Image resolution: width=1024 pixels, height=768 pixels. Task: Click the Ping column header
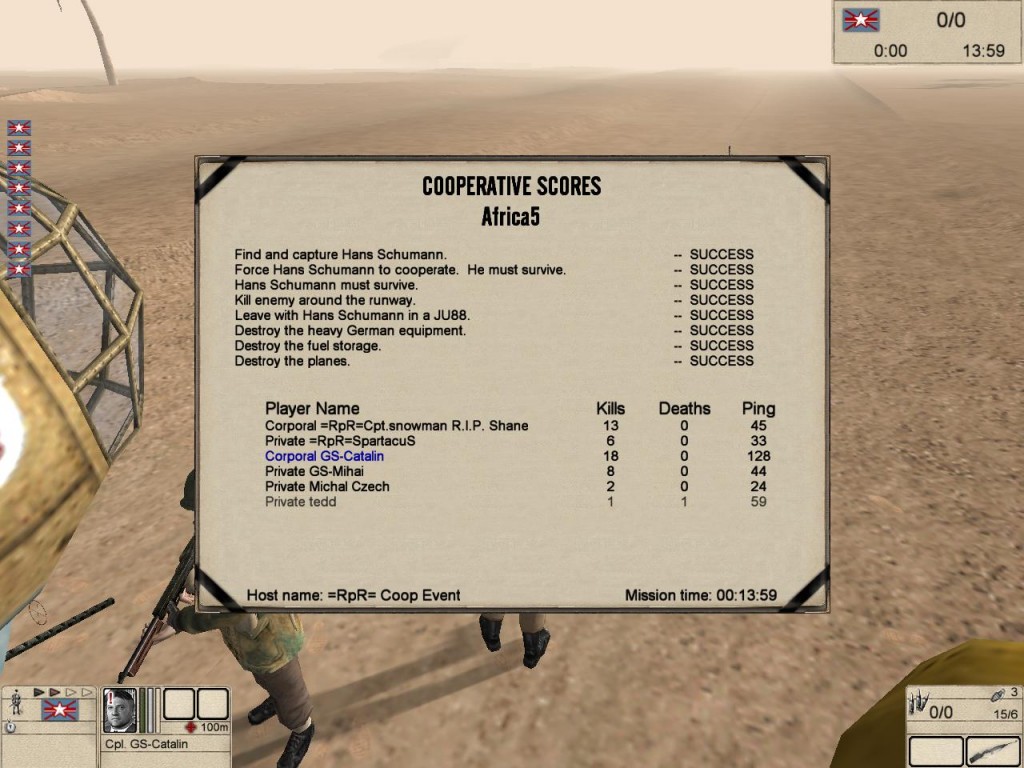pyautogui.click(x=758, y=408)
